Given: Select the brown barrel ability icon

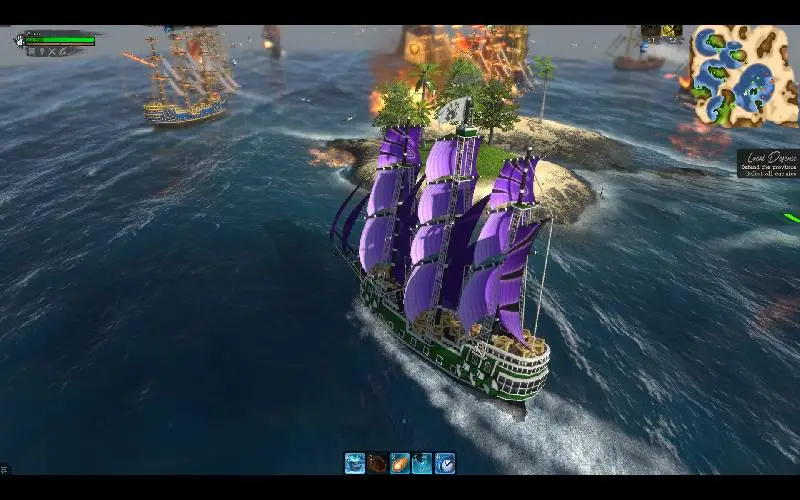Looking at the screenshot, I should (x=377, y=463).
